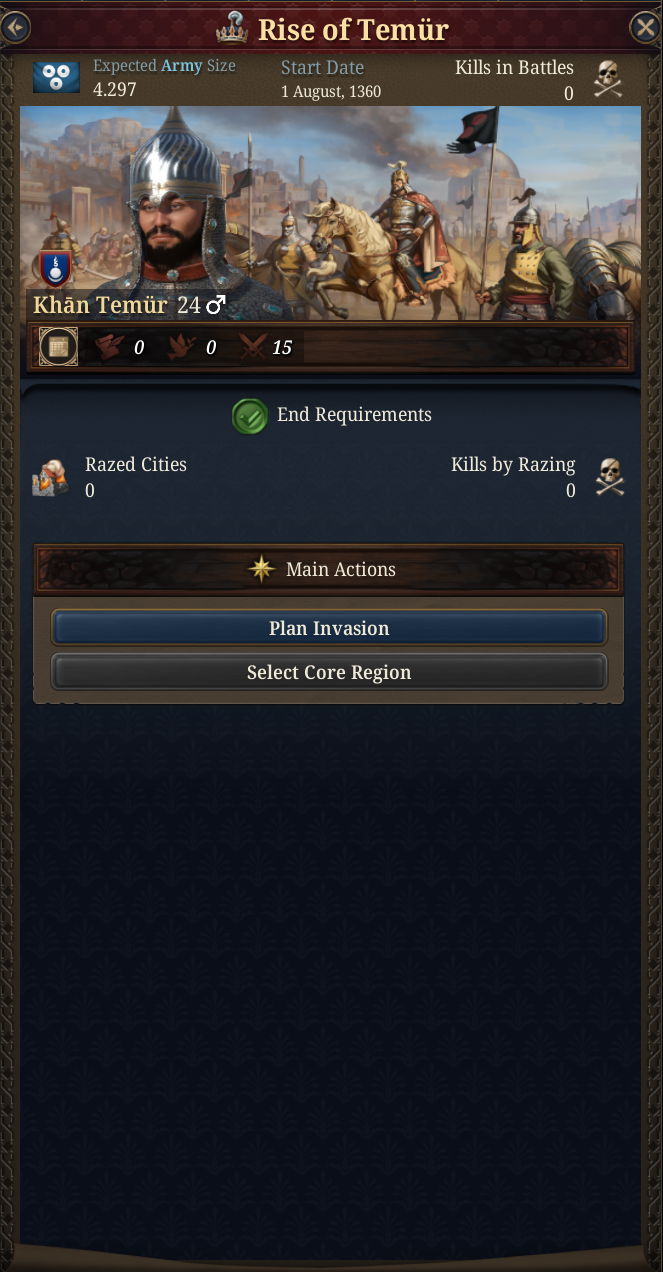Open the Plan Invasion action

point(329,628)
